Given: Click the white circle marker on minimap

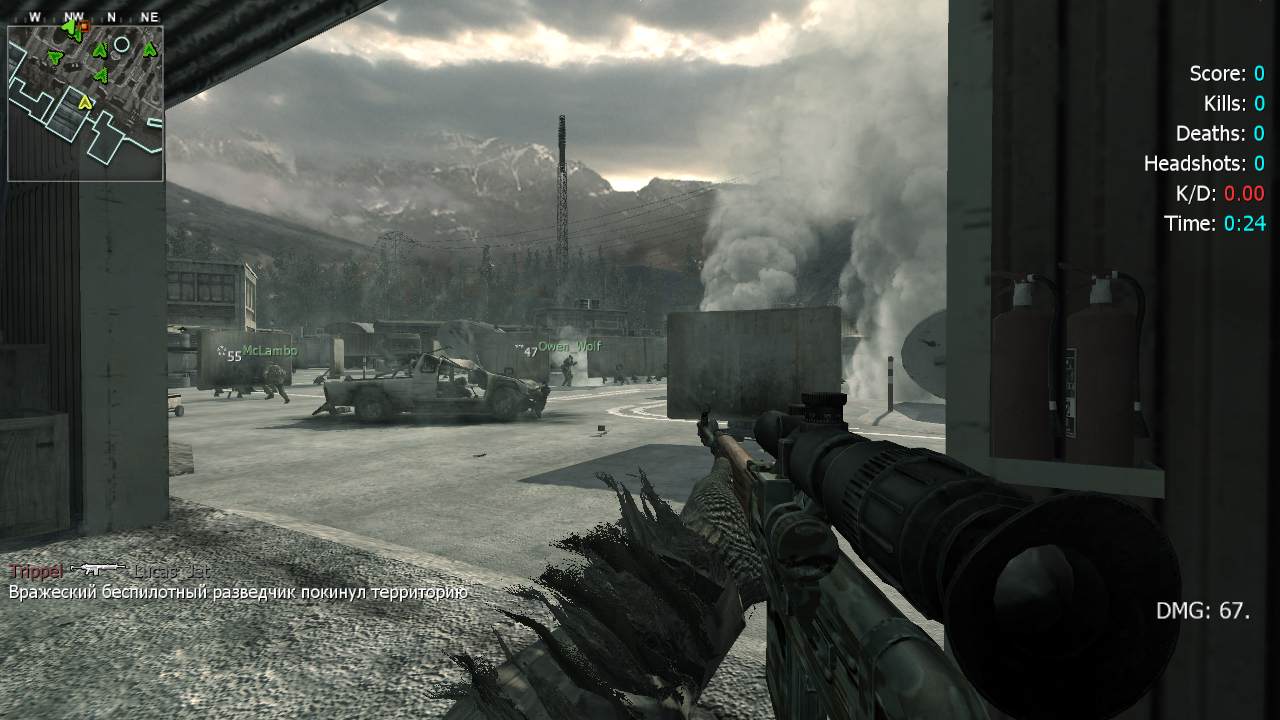Looking at the screenshot, I should click(122, 45).
